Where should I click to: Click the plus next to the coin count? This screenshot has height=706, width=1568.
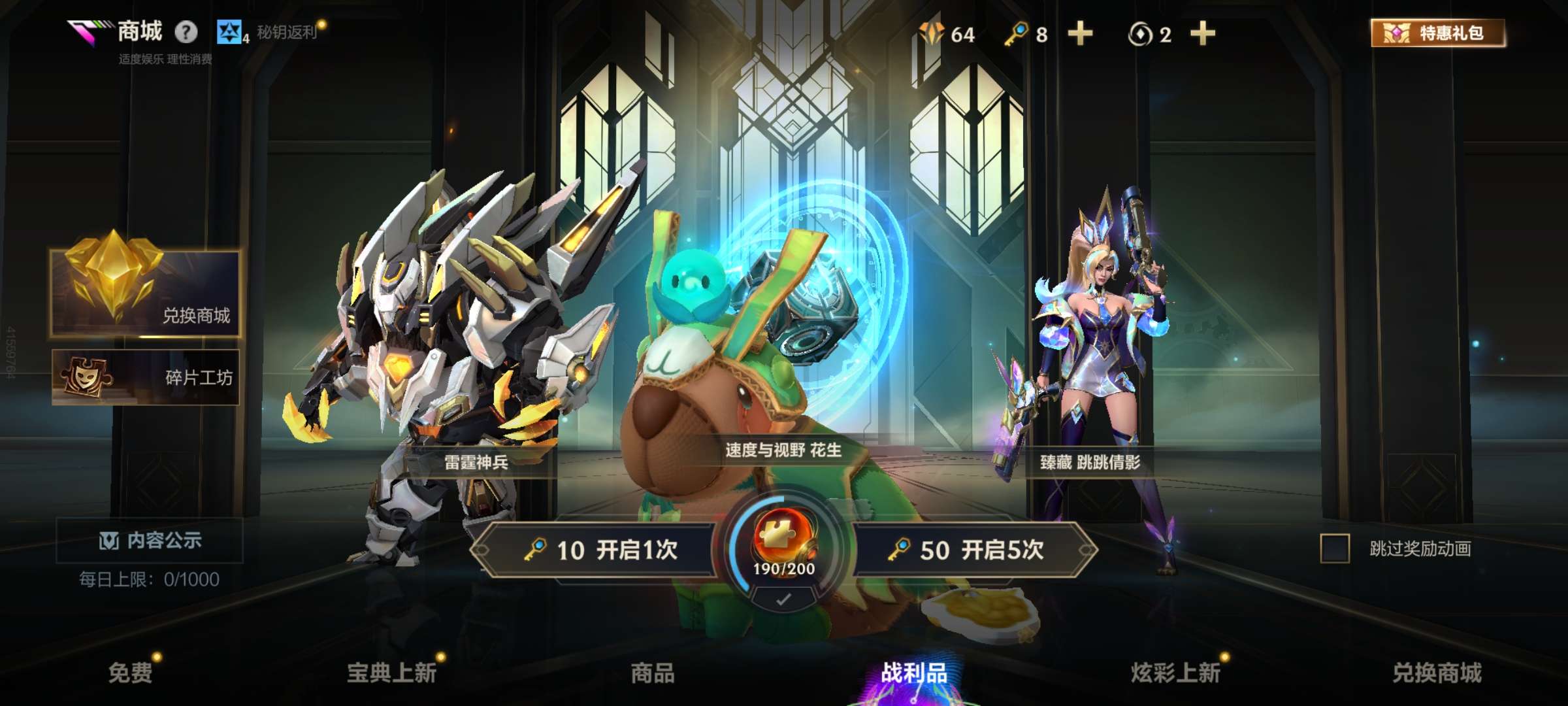1202,35
